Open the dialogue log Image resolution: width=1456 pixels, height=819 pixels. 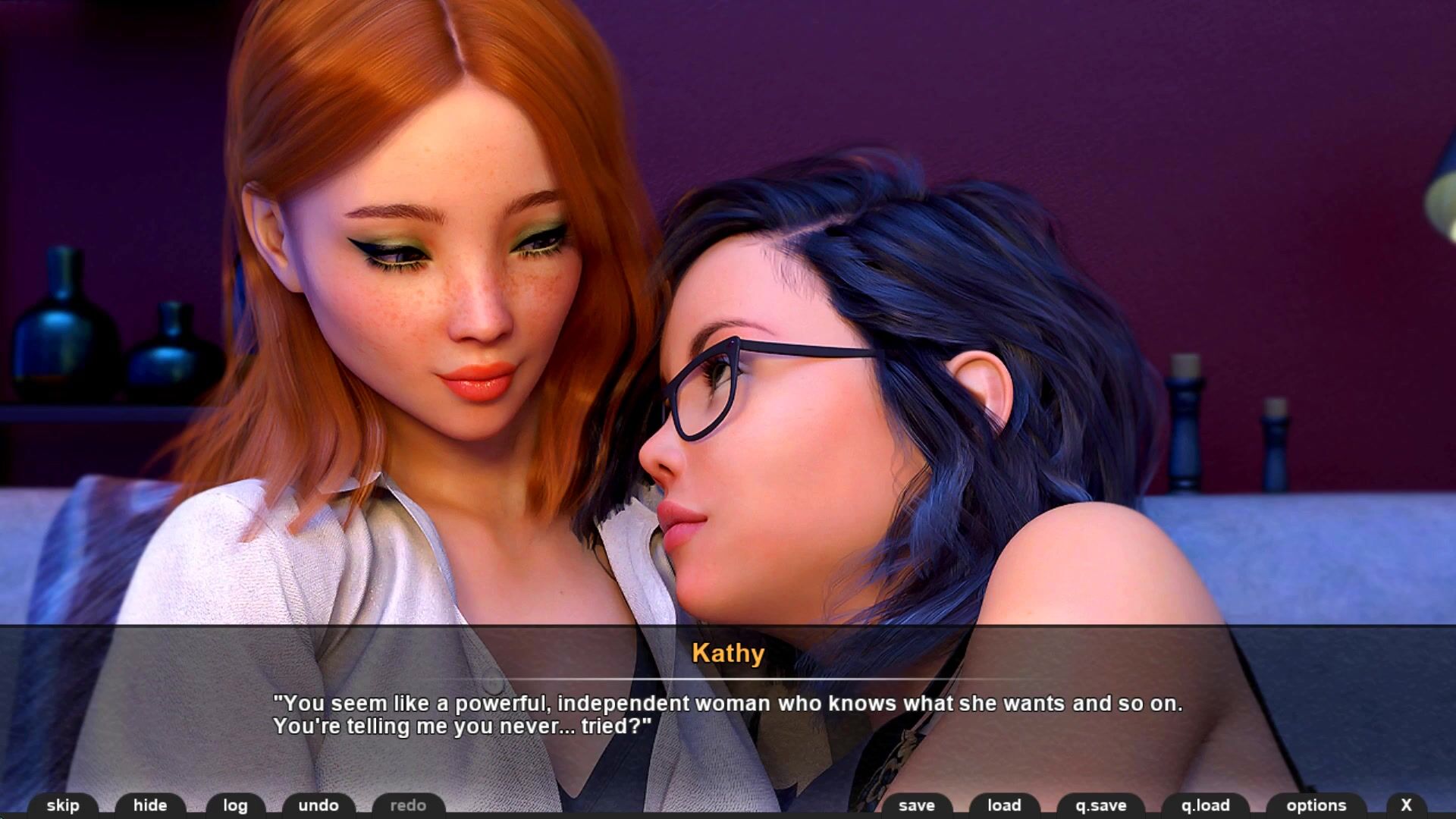tap(235, 805)
